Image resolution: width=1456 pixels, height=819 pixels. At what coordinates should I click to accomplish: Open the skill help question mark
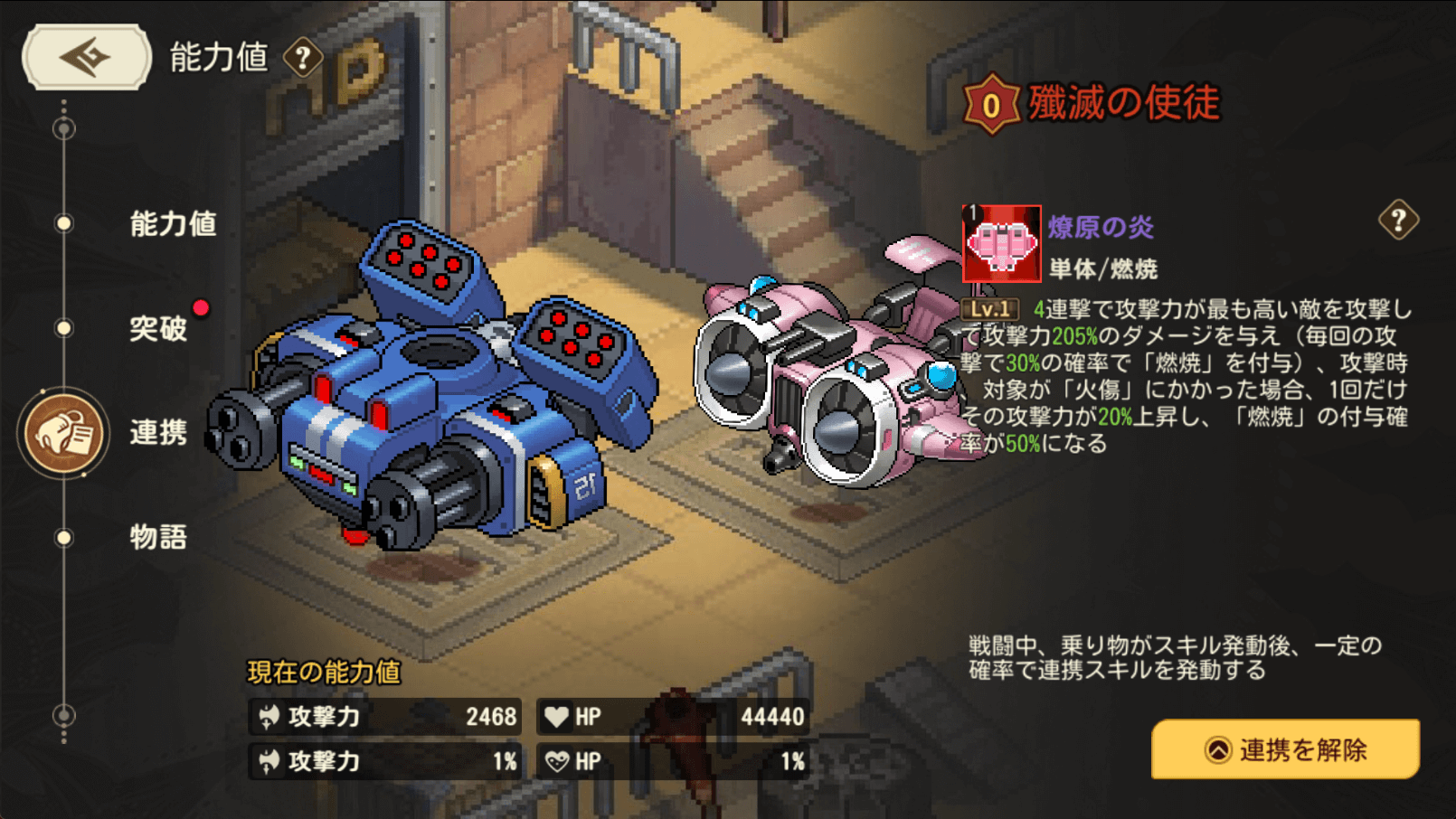[x=1398, y=220]
